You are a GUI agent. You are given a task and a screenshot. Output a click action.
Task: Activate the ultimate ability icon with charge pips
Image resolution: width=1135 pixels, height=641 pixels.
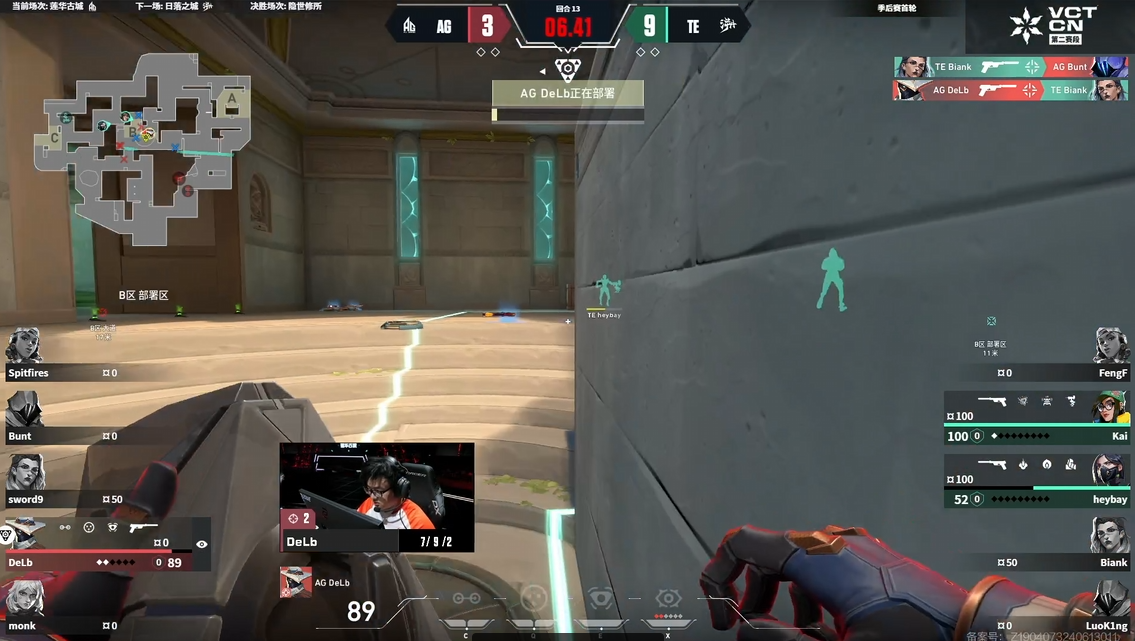coord(667,600)
